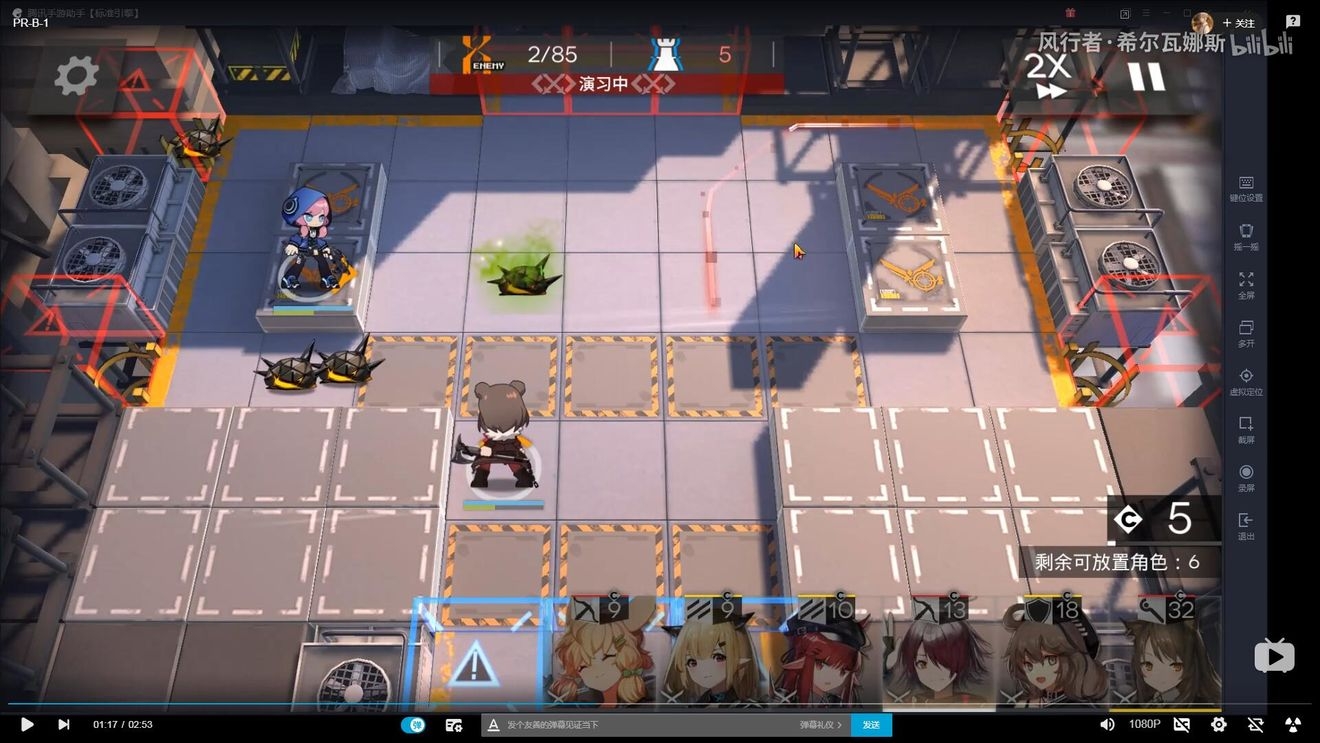Click the blue 发送 send danmaku button

pyautogui.click(x=871, y=724)
